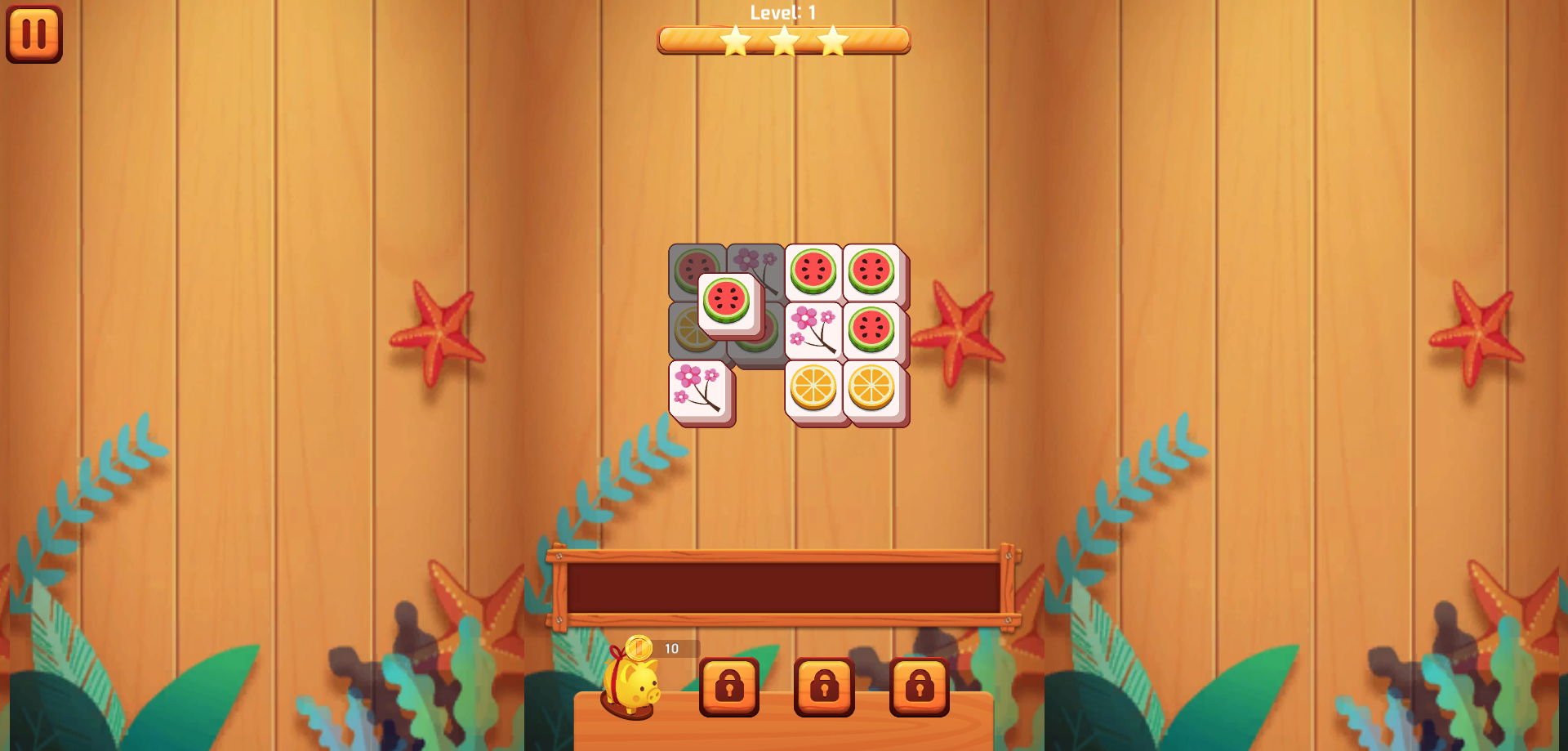Select the orange slice tile beneath the cherry blossom
The image size is (1568, 751).
tap(813, 388)
